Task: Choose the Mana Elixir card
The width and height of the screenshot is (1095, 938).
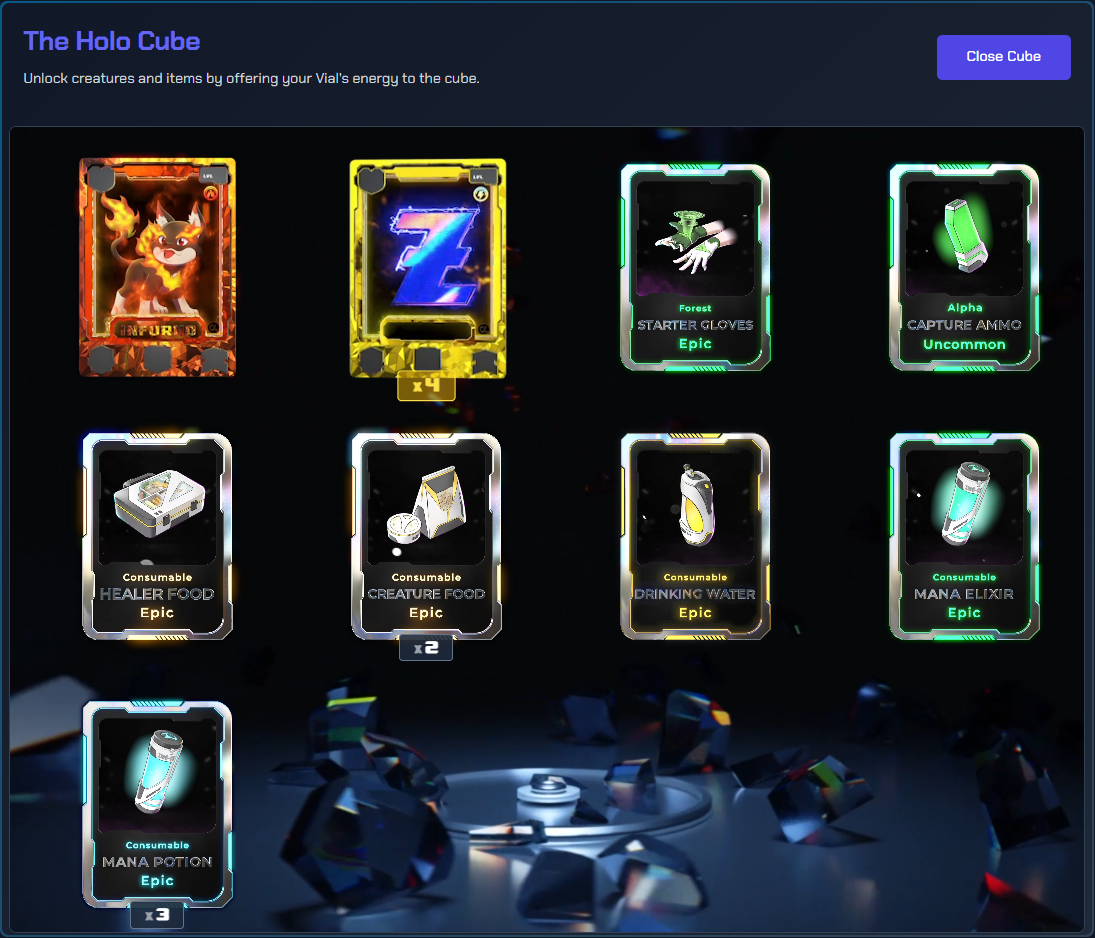Action: click(964, 535)
